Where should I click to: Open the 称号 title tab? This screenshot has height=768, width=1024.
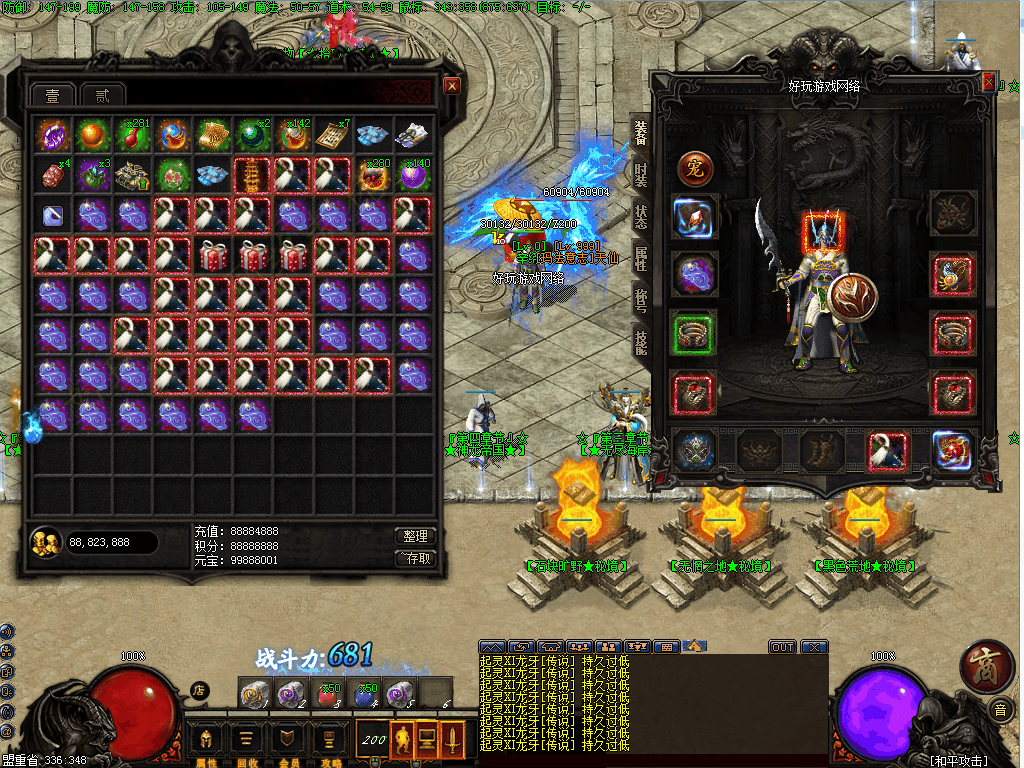point(640,301)
